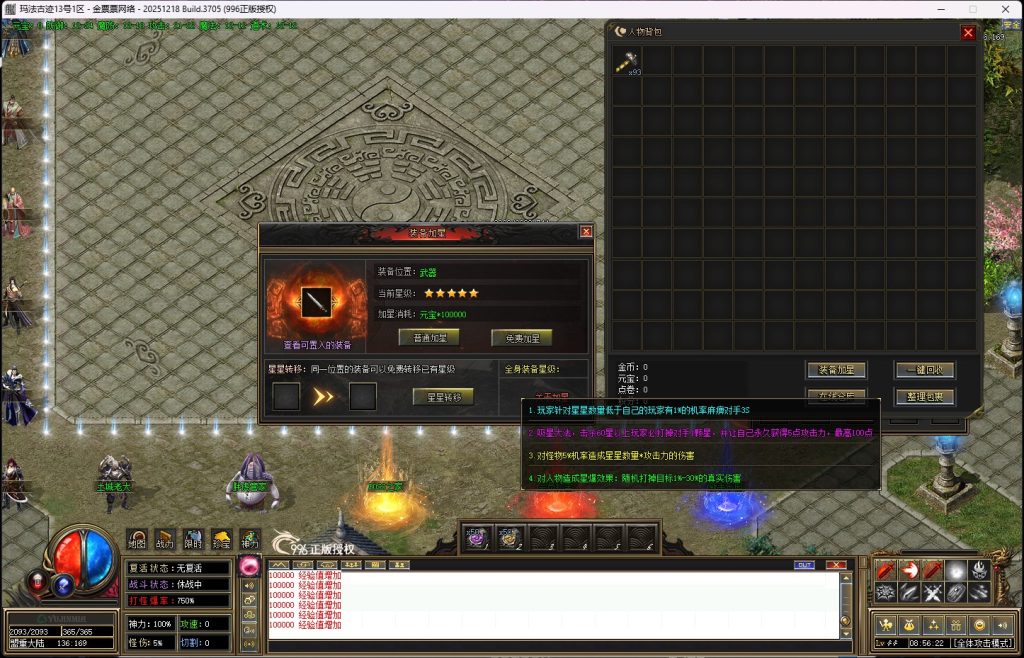Select the hammer item stack in the bag
Image resolution: width=1024 pixels, height=658 pixels.
(x=626, y=60)
